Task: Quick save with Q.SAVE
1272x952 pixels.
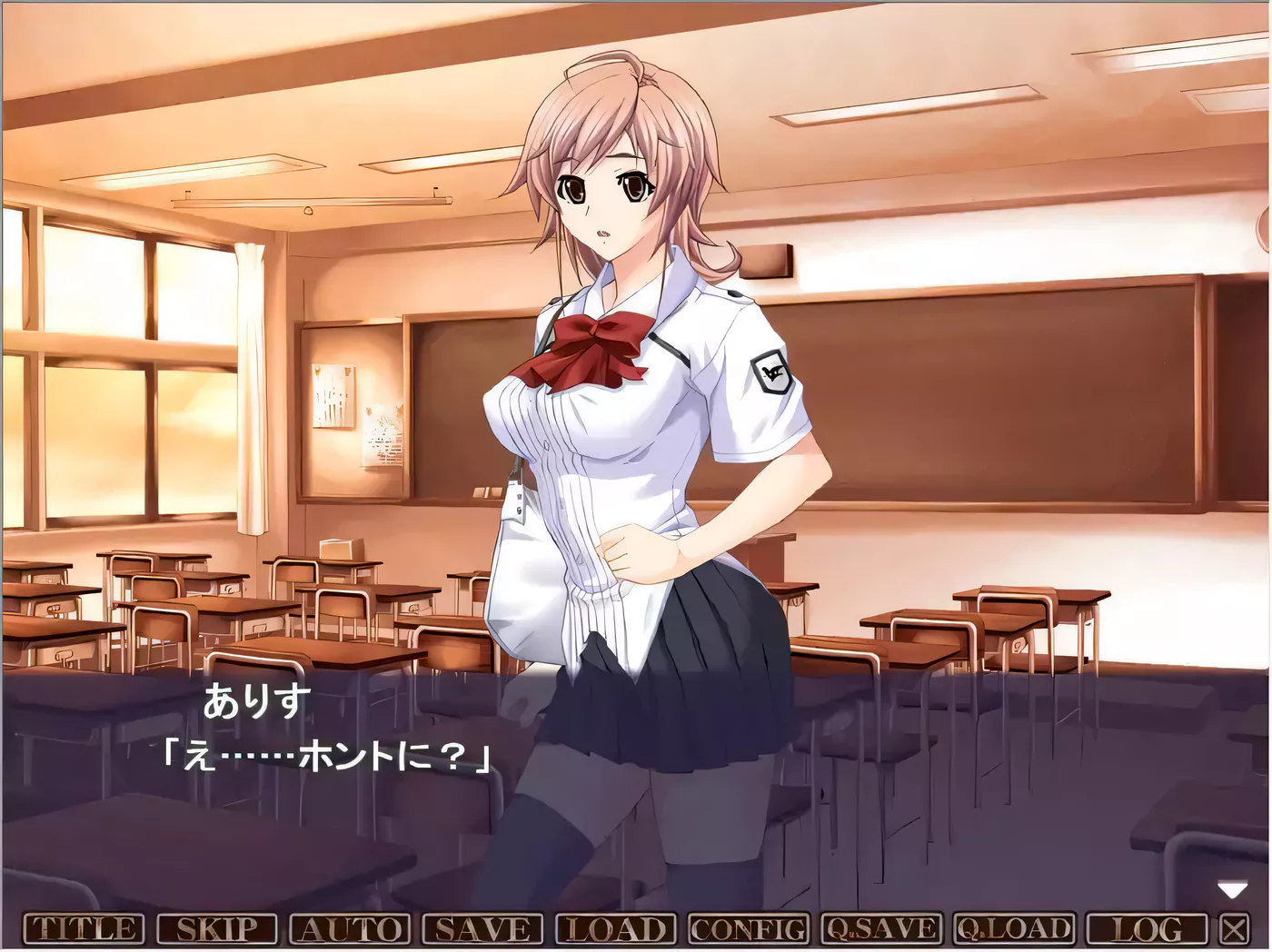Action: click(x=880, y=929)
